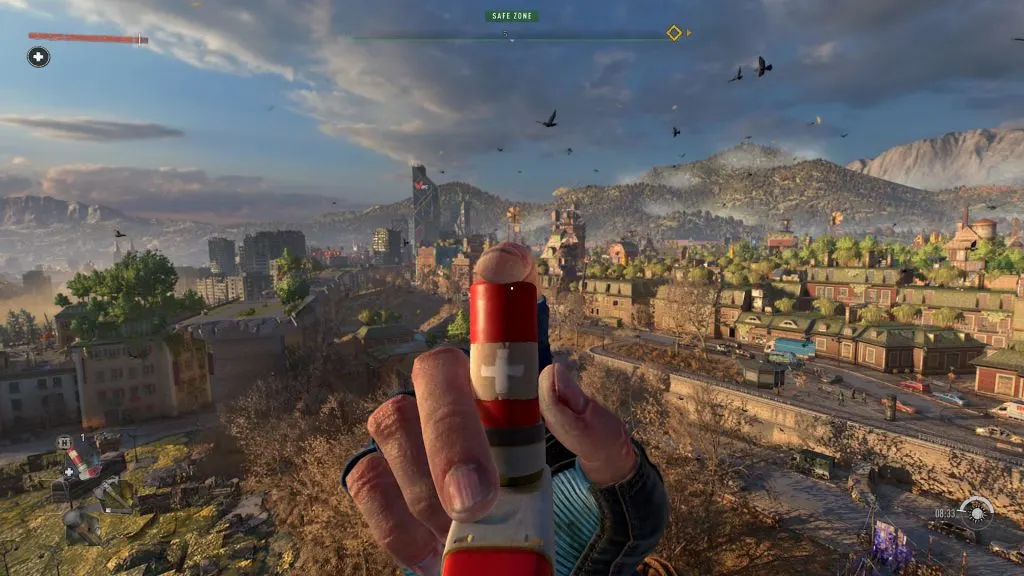Viewport: 1024px width, 576px height.
Task: Click the green Safe Zone label
Action: (512, 16)
